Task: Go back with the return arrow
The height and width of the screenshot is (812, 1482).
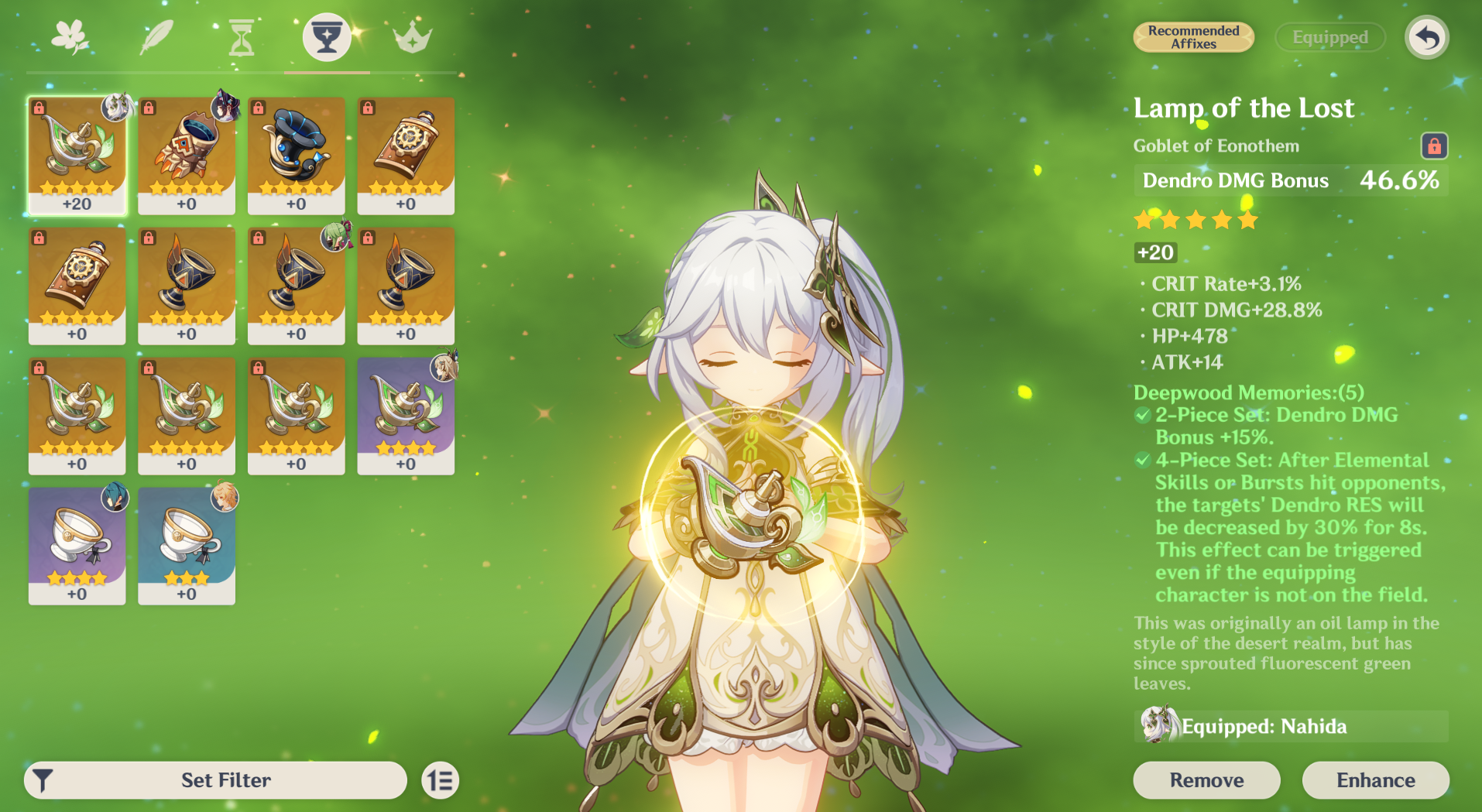Action: (x=1426, y=37)
